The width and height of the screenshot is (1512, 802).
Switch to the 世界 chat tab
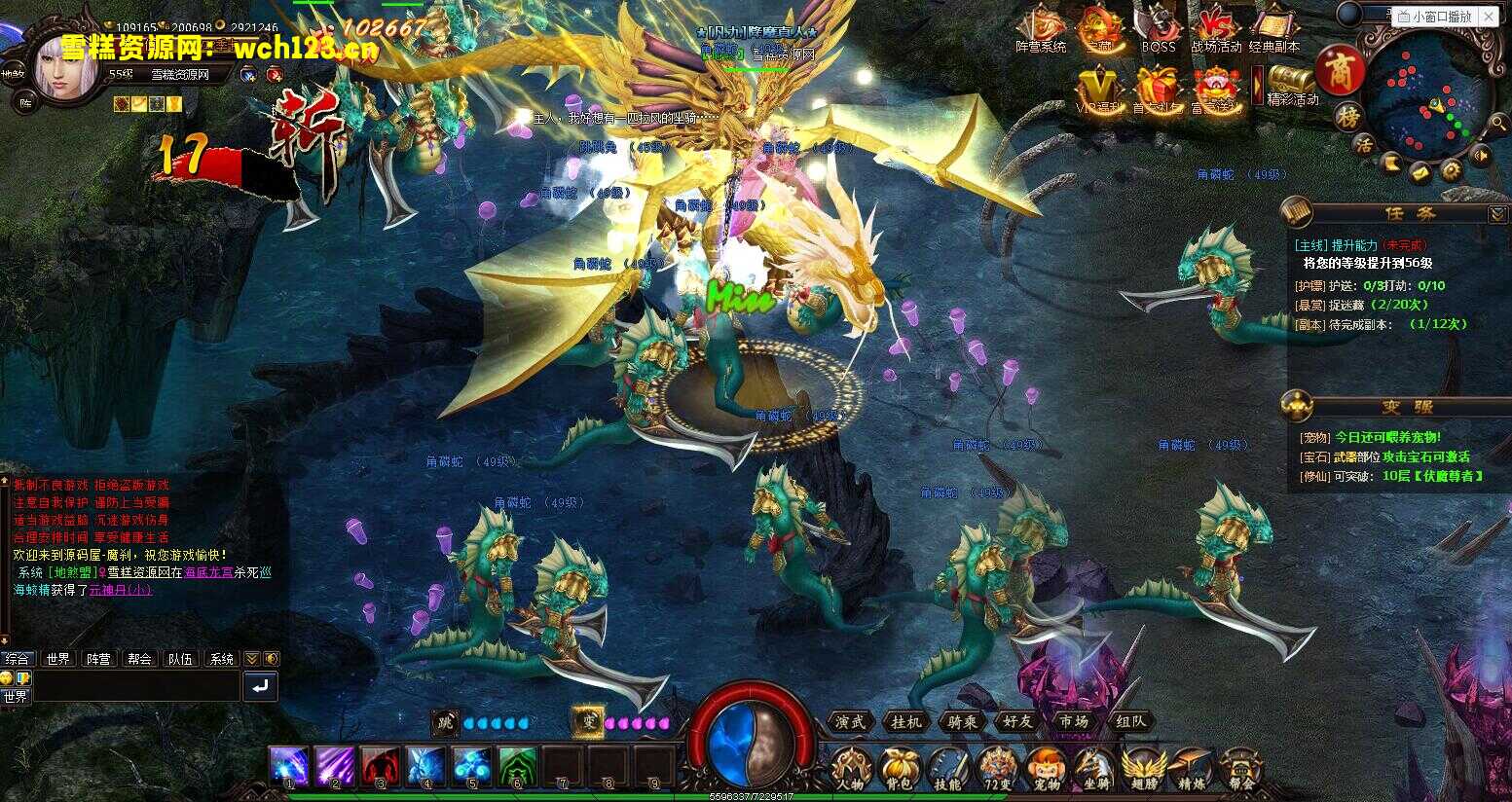coord(57,659)
